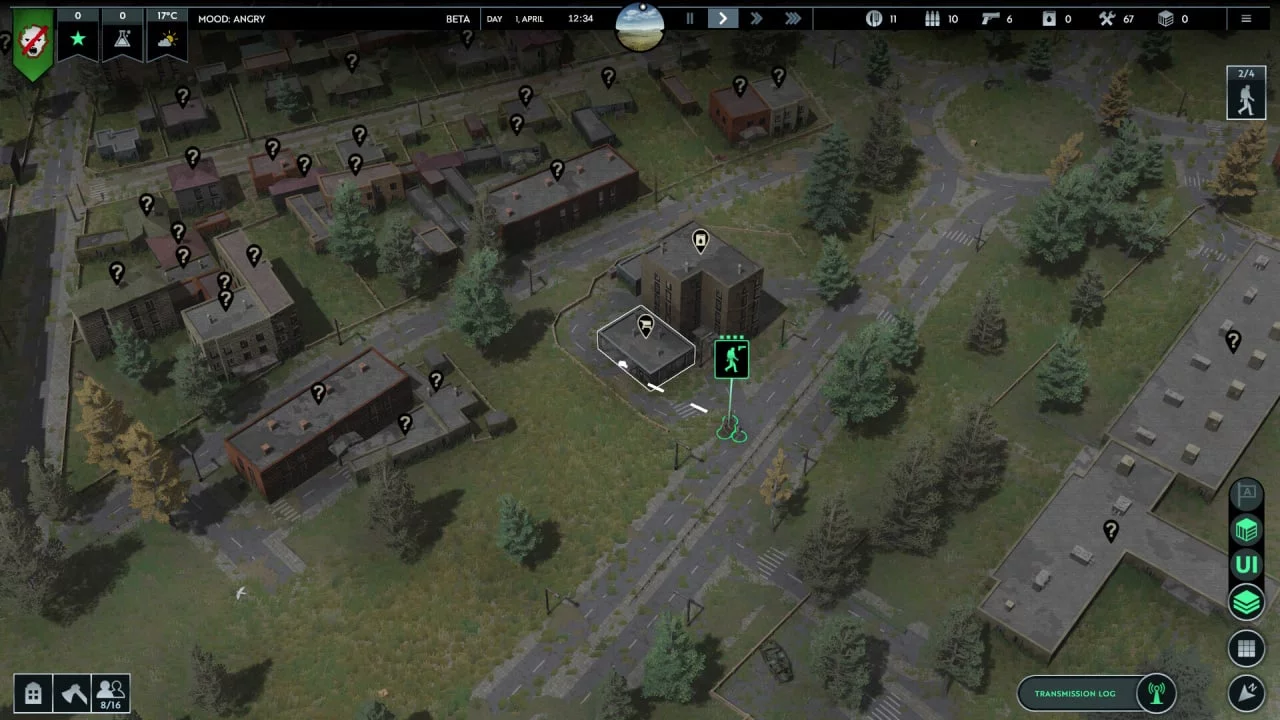Toggle the green layers overlay button
The image size is (1280, 720).
pos(1246,602)
